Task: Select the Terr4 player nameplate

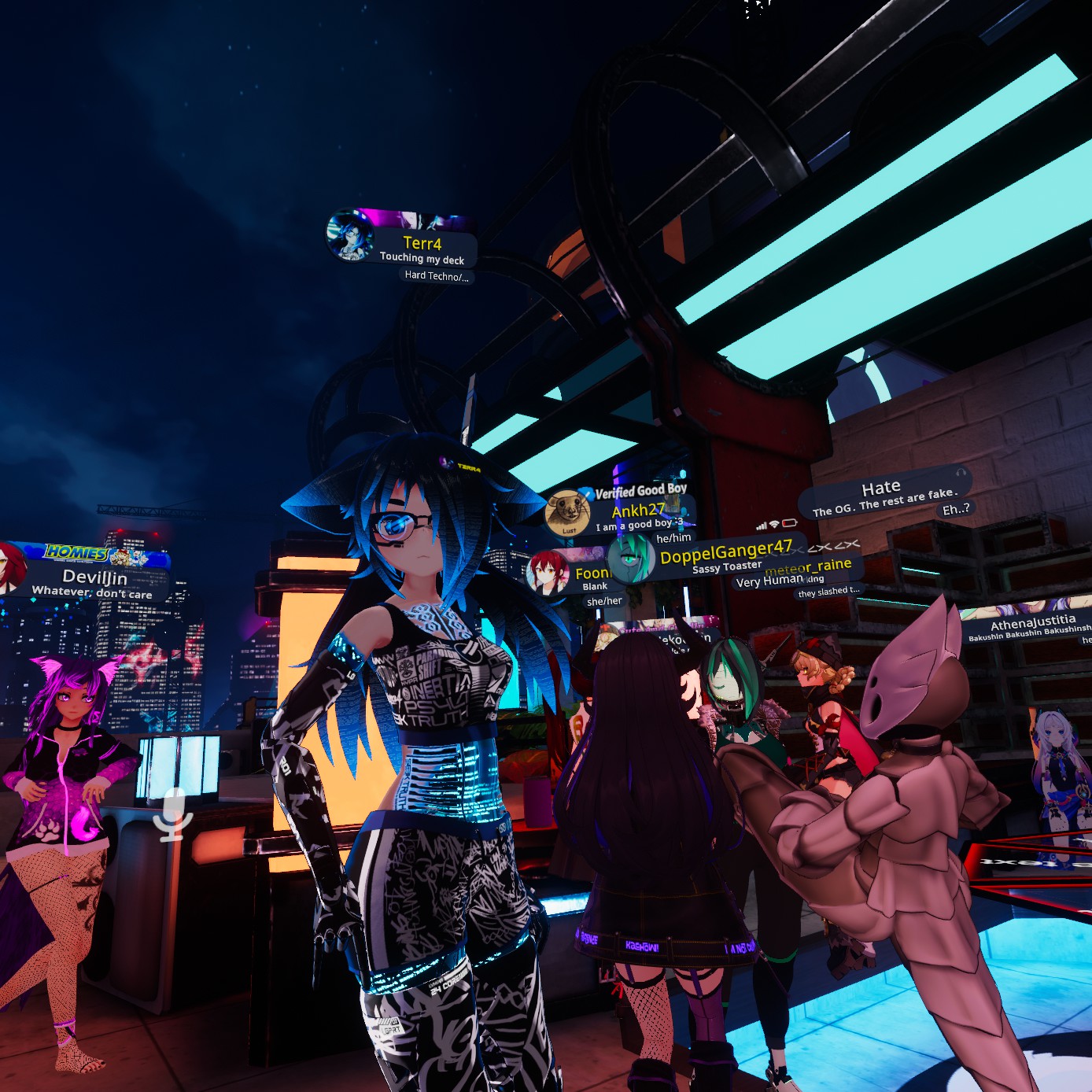Action: click(422, 244)
